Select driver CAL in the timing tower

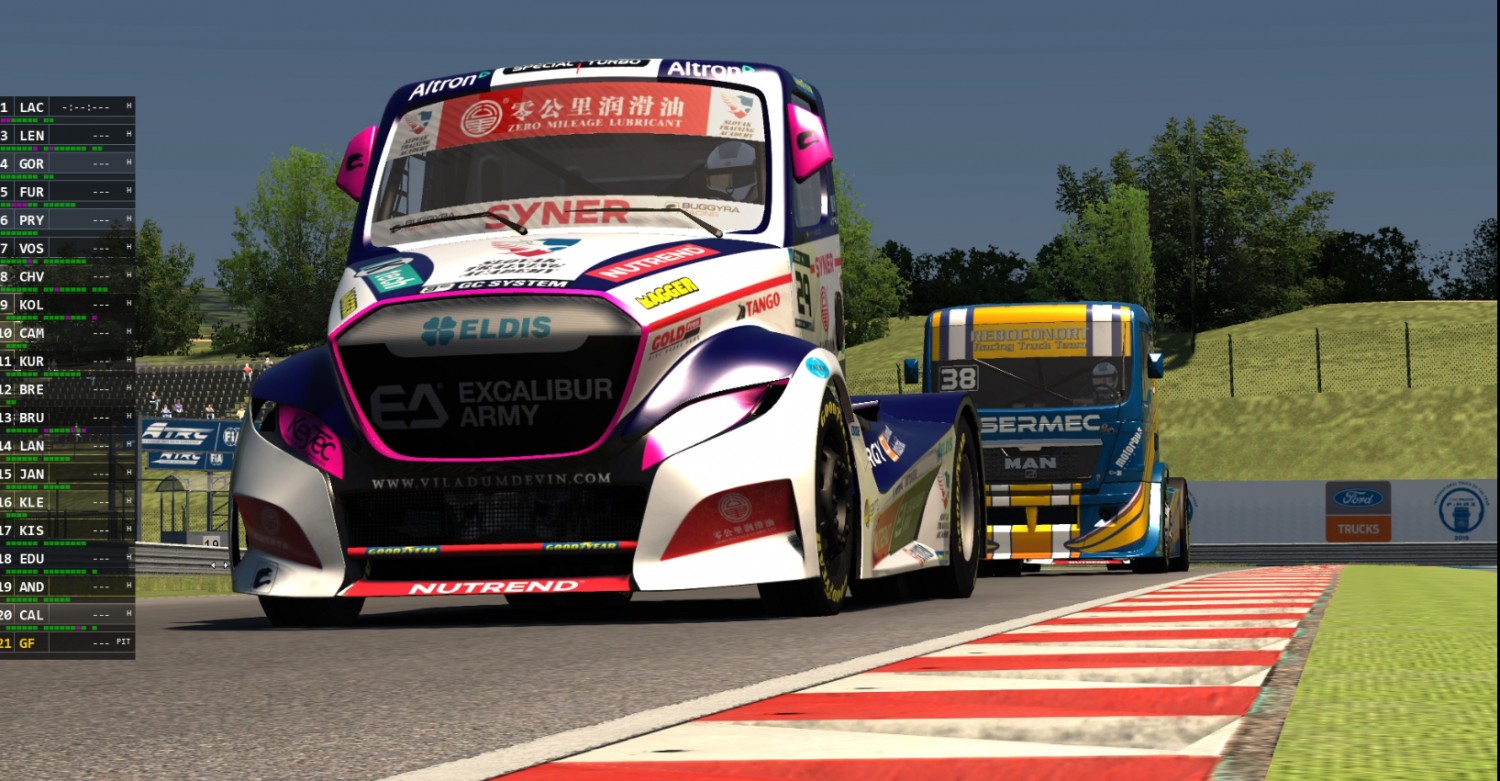66,615
